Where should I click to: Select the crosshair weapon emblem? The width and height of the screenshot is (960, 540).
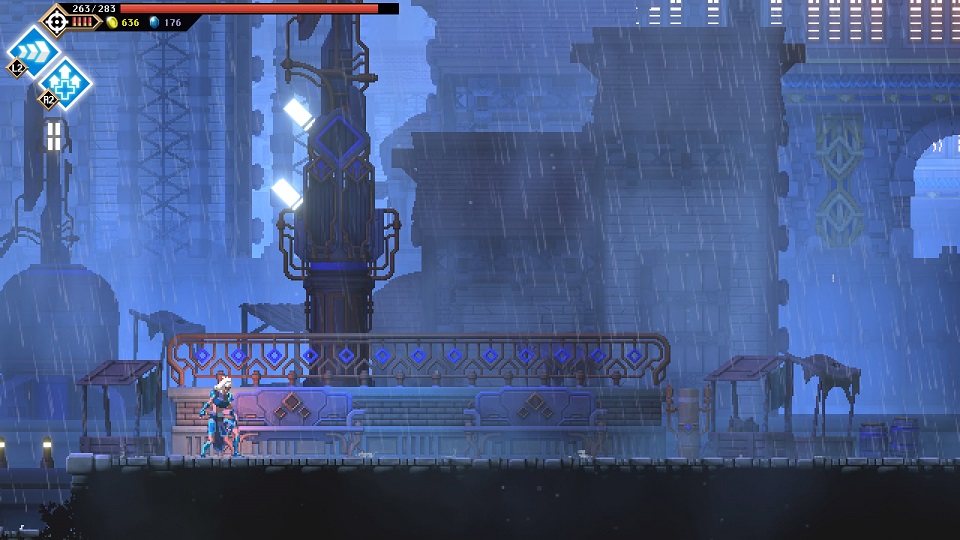54,19
